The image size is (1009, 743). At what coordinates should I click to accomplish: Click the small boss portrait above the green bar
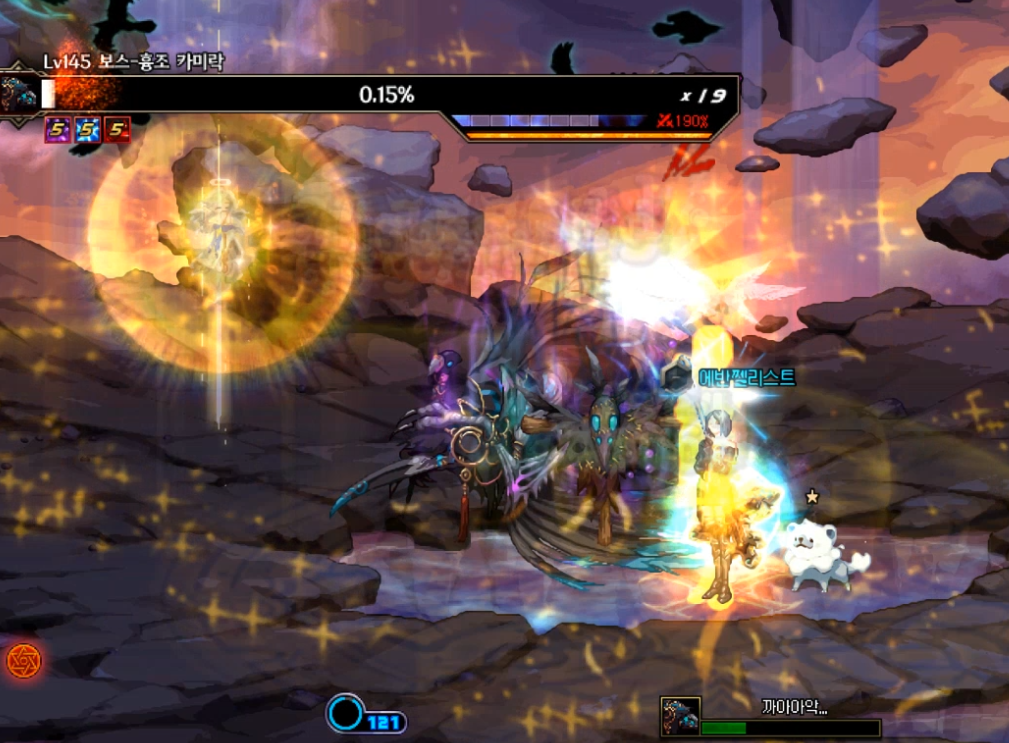680,716
